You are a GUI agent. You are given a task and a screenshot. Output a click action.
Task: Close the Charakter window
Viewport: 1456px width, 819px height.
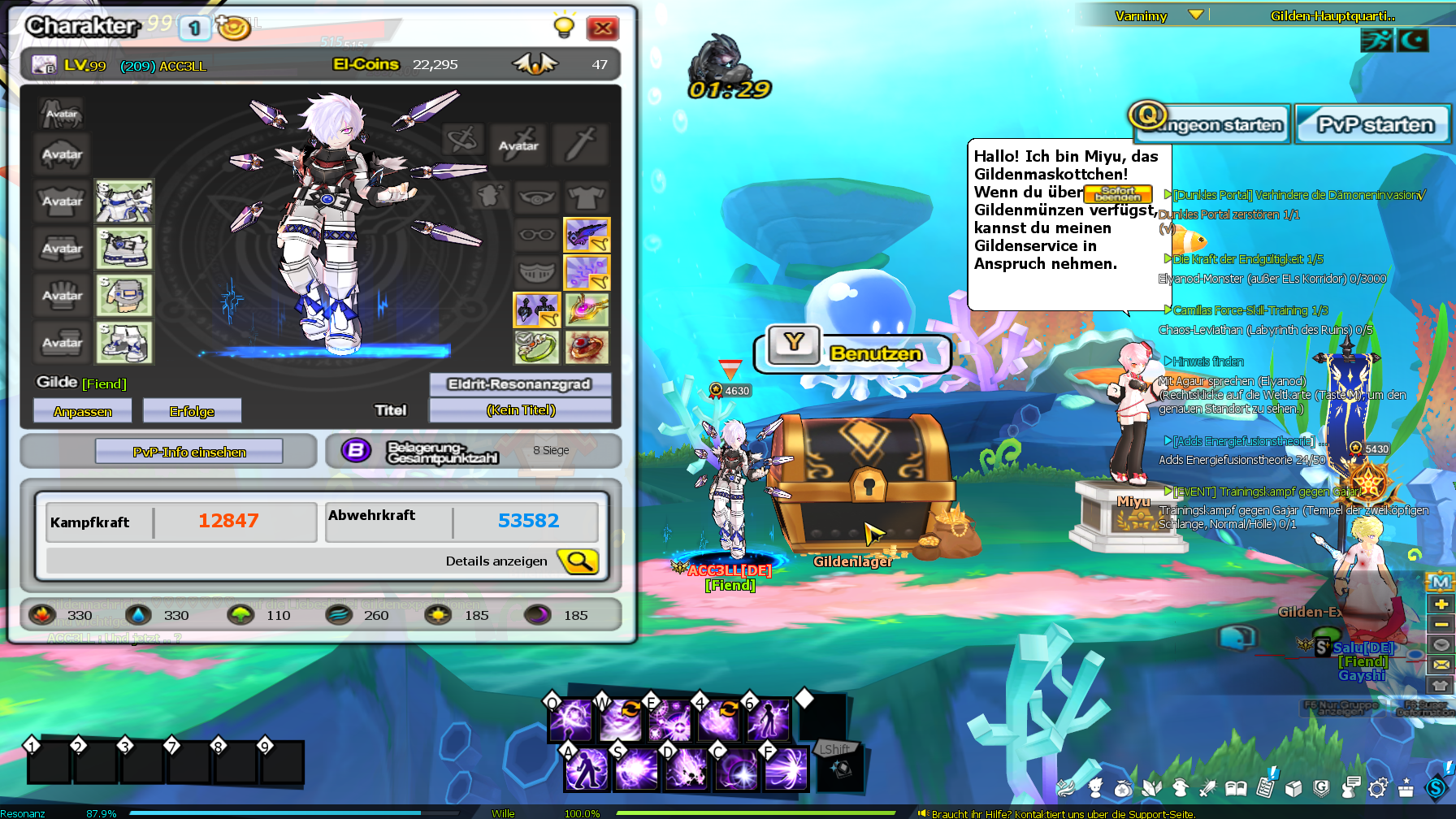click(x=602, y=28)
